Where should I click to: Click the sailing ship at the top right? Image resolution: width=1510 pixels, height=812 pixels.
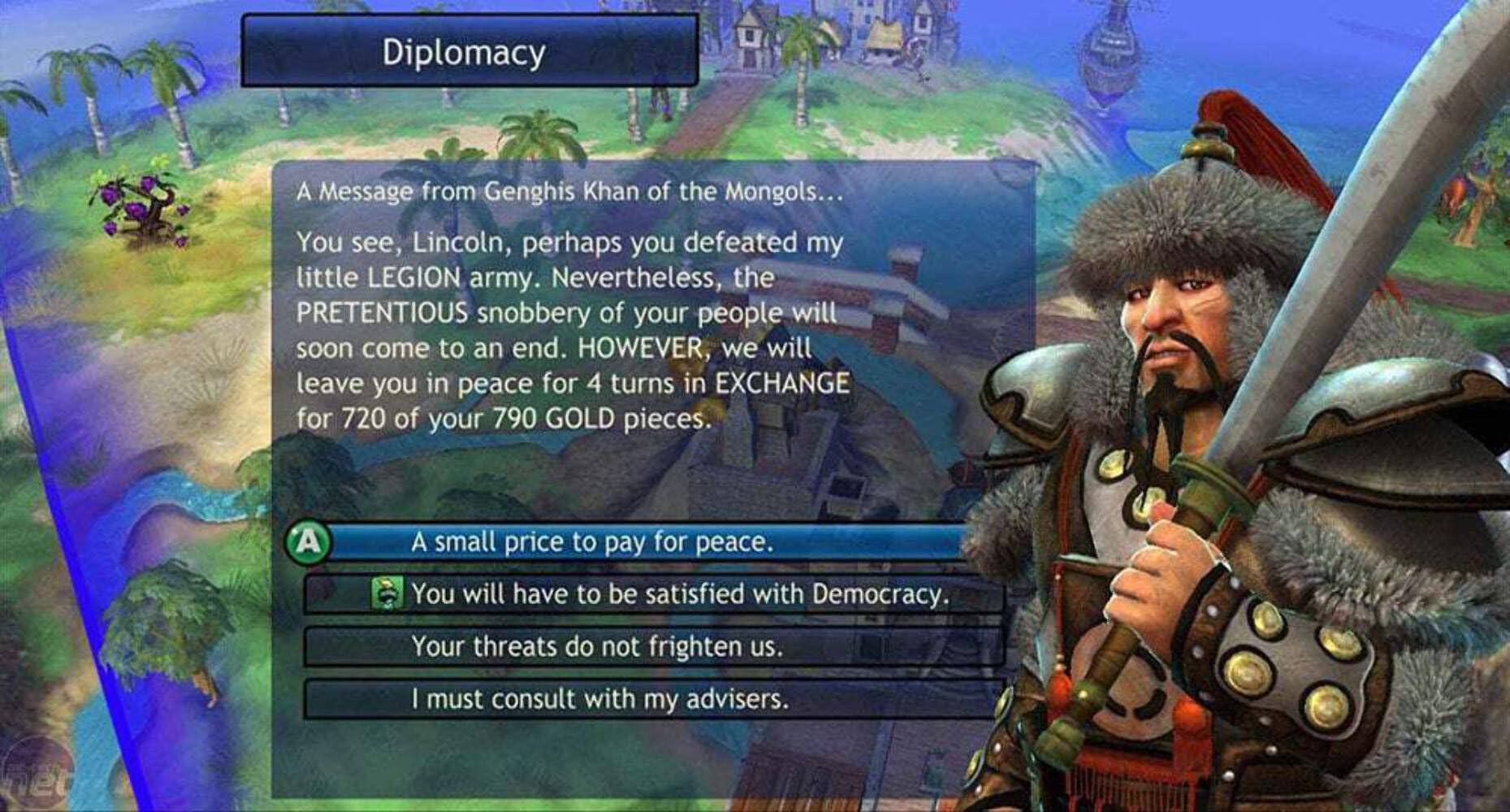(x=1113, y=49)
